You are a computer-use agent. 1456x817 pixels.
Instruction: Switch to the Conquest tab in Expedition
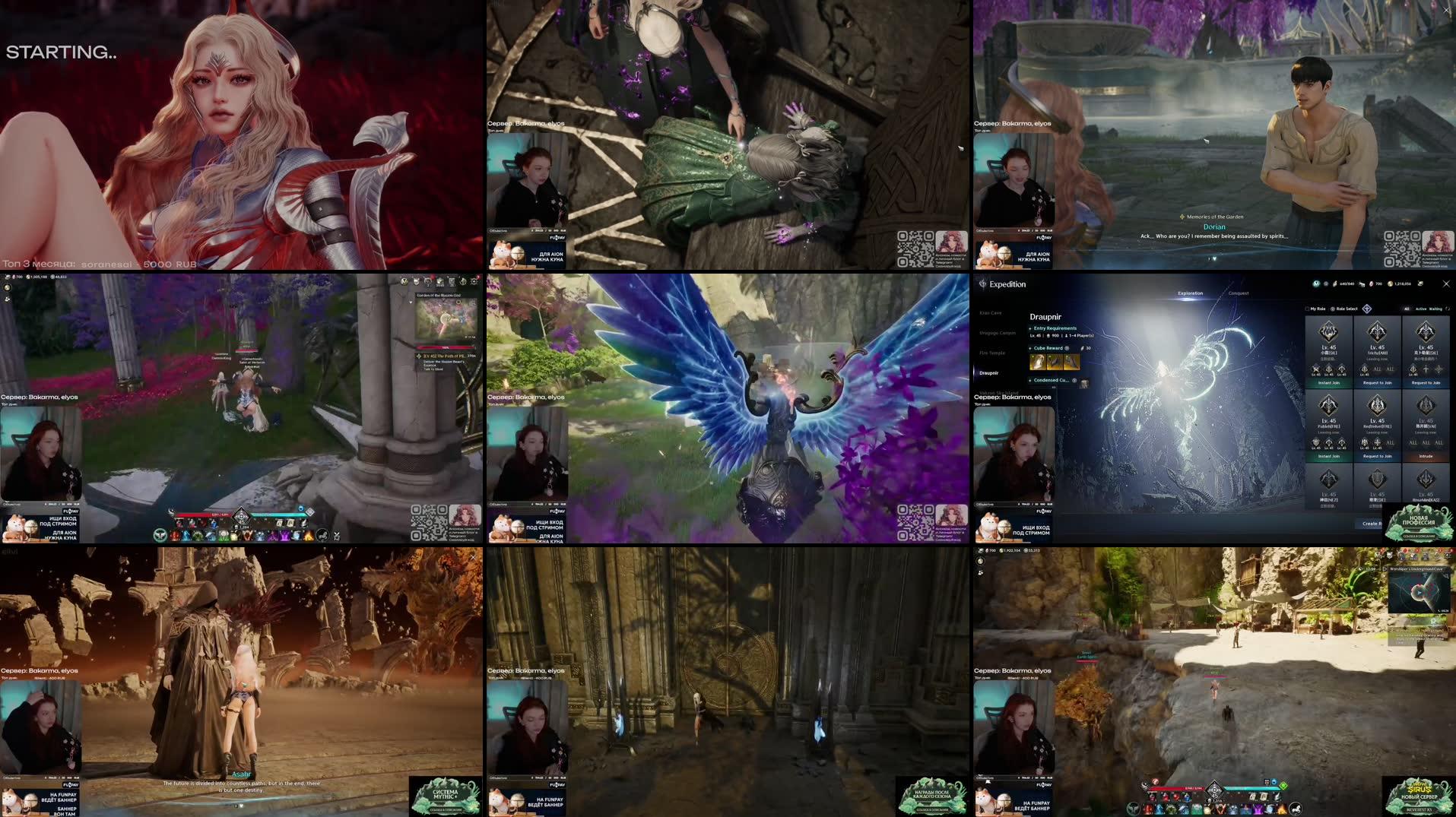1238,293
